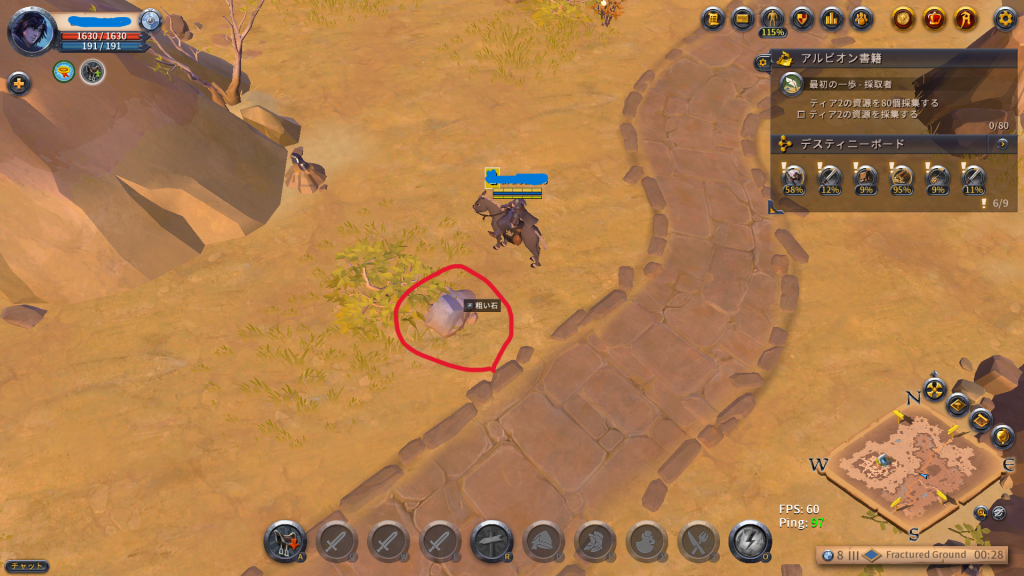The height and width of the screenshot is (576, 1024).
Task: Use the lightning bolt ability slot
Action: pyautogui.click(x=750, y=542)
